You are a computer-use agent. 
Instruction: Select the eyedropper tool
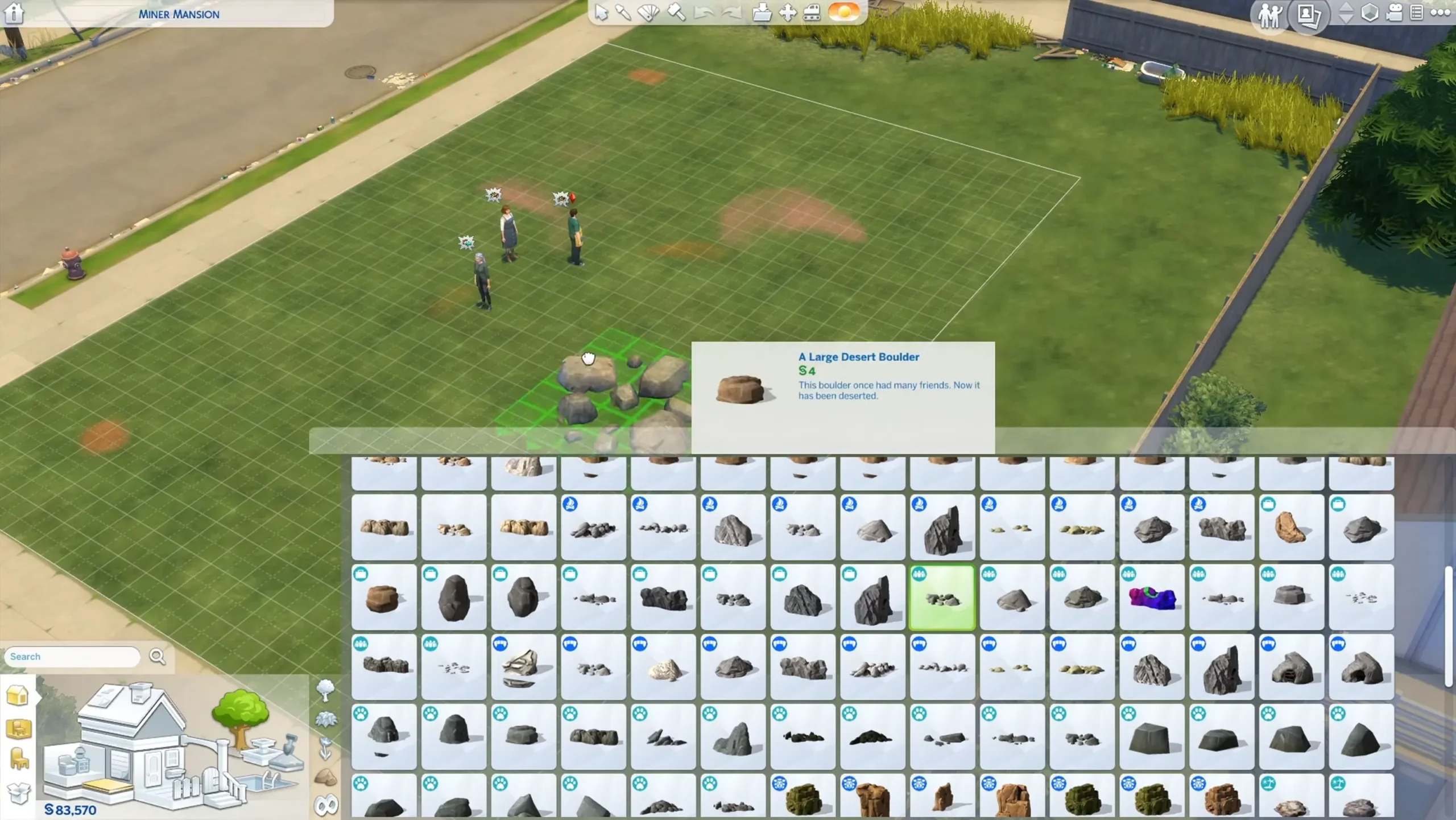[x=623, y=13]
